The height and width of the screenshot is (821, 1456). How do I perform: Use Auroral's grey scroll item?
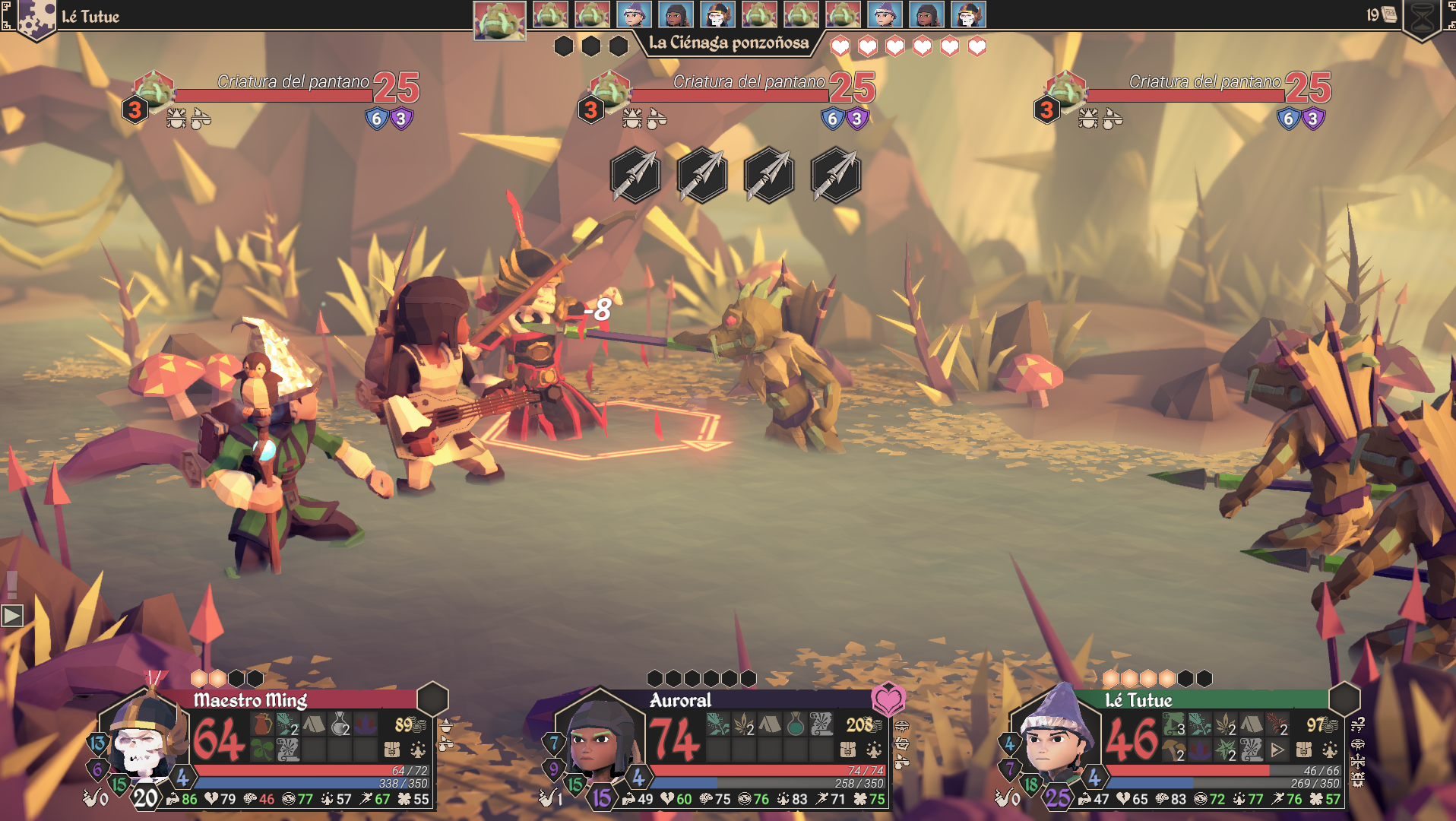(x=821, y=724)
